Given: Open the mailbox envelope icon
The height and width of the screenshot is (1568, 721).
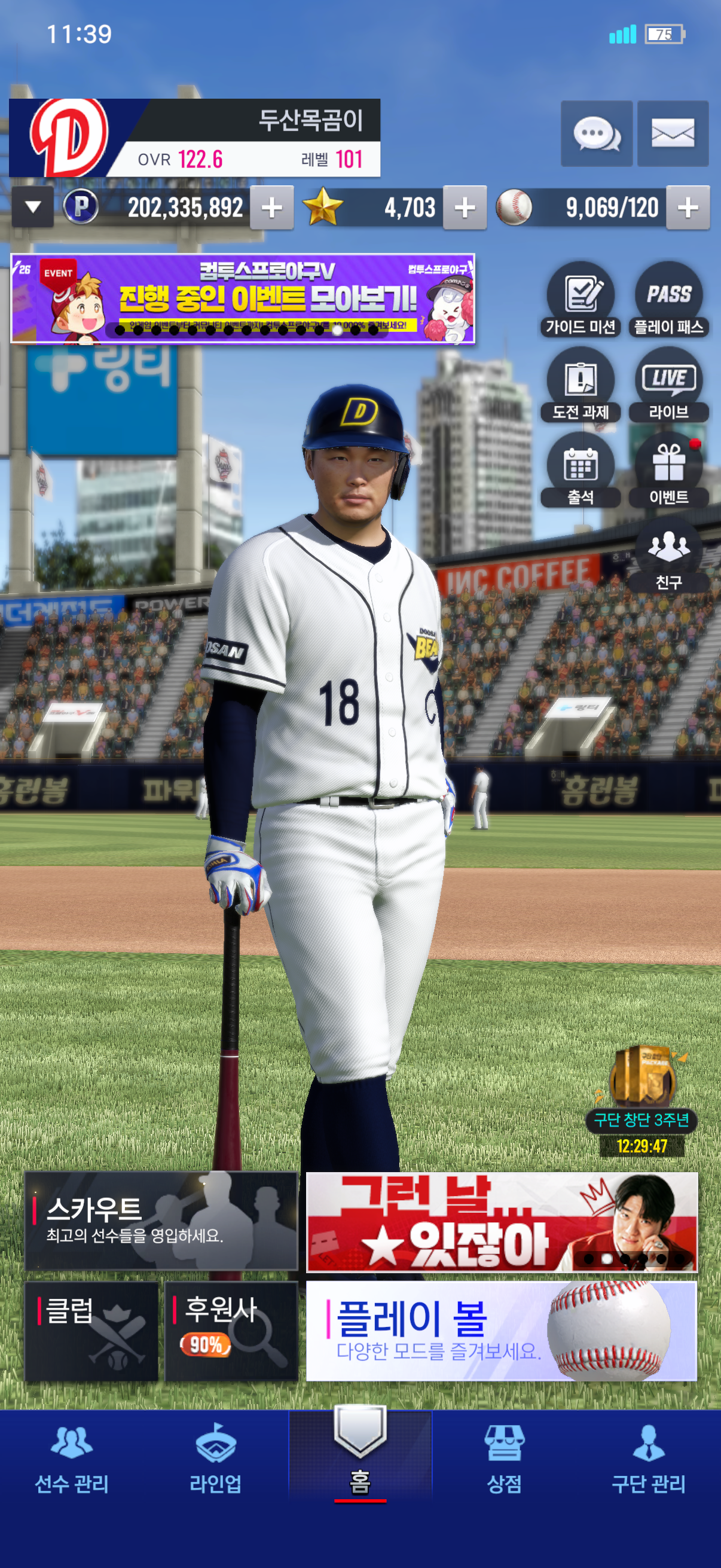Looking at the screenshot, I should [x=673, y=133].
